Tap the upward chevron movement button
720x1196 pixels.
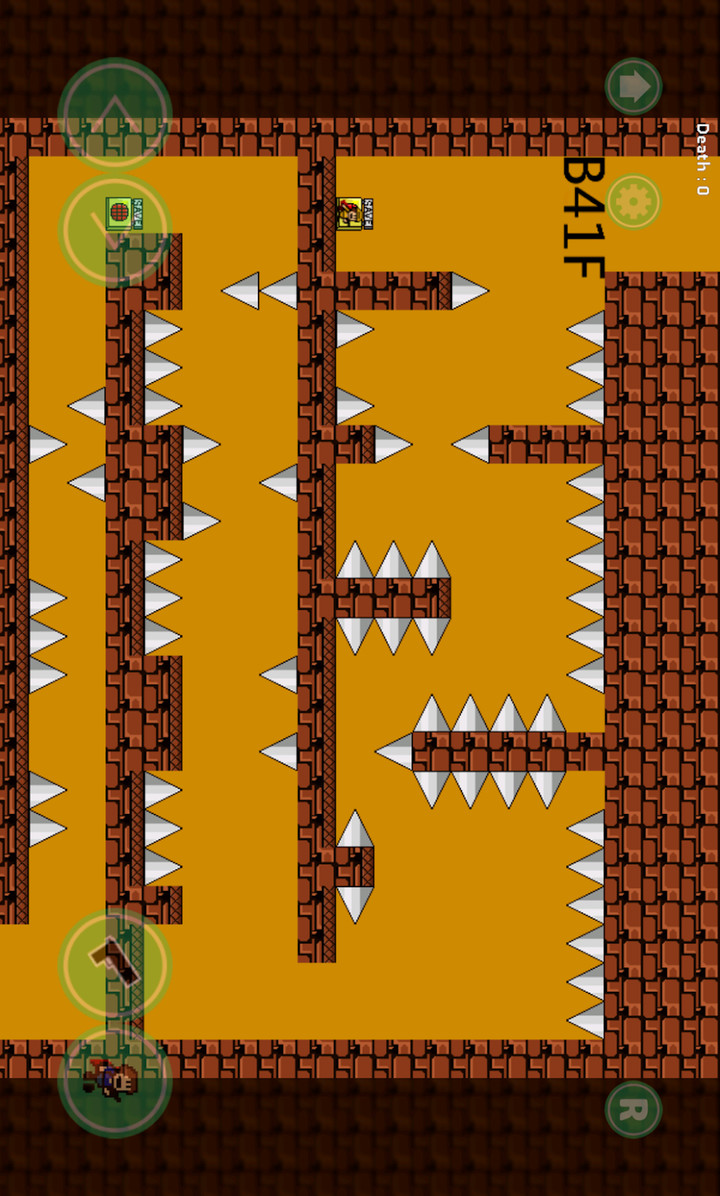tap(115, 115)
